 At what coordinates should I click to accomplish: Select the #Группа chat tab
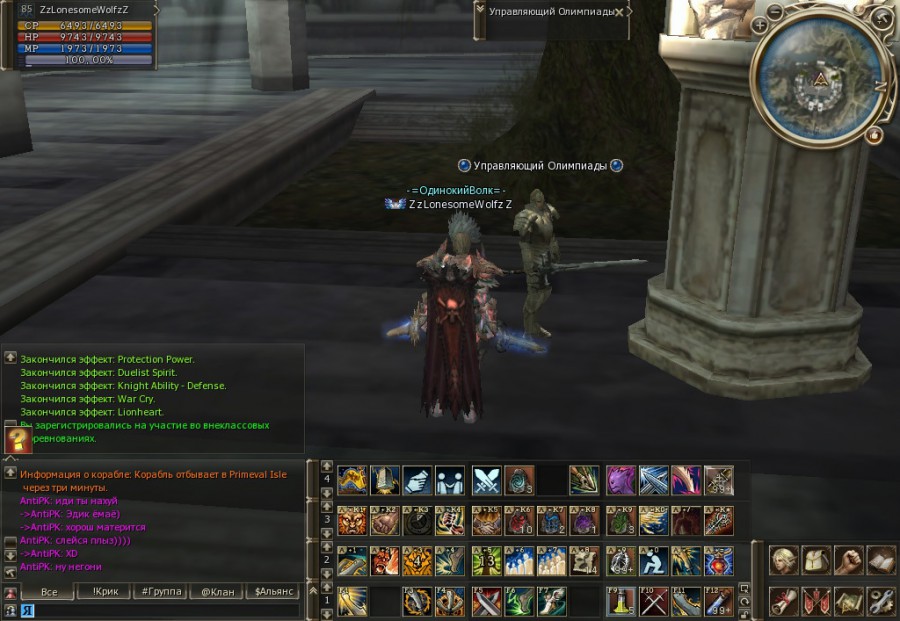coord(161,592)
